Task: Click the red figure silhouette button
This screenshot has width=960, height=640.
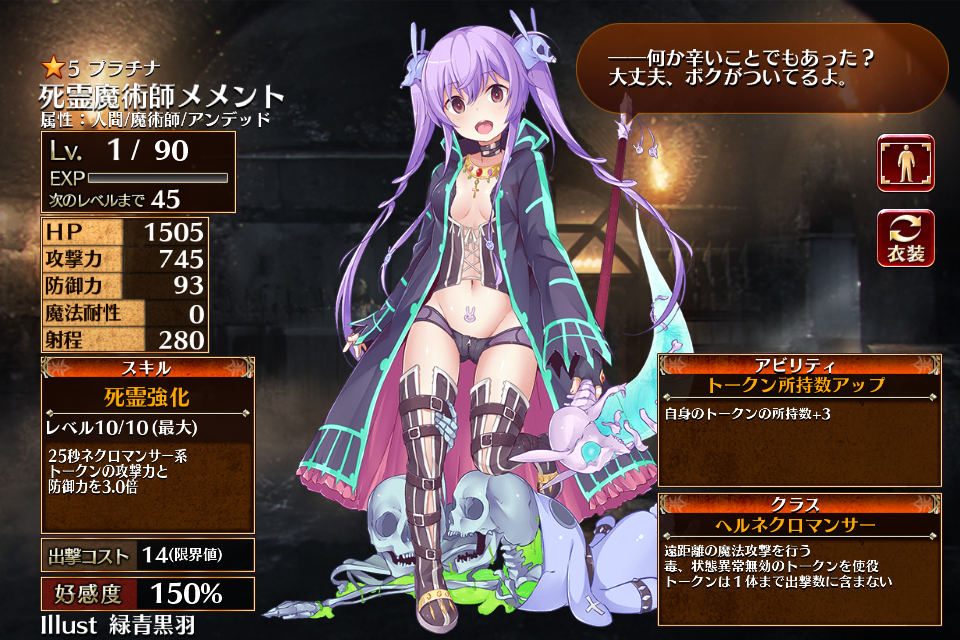Action: [905, 163]
